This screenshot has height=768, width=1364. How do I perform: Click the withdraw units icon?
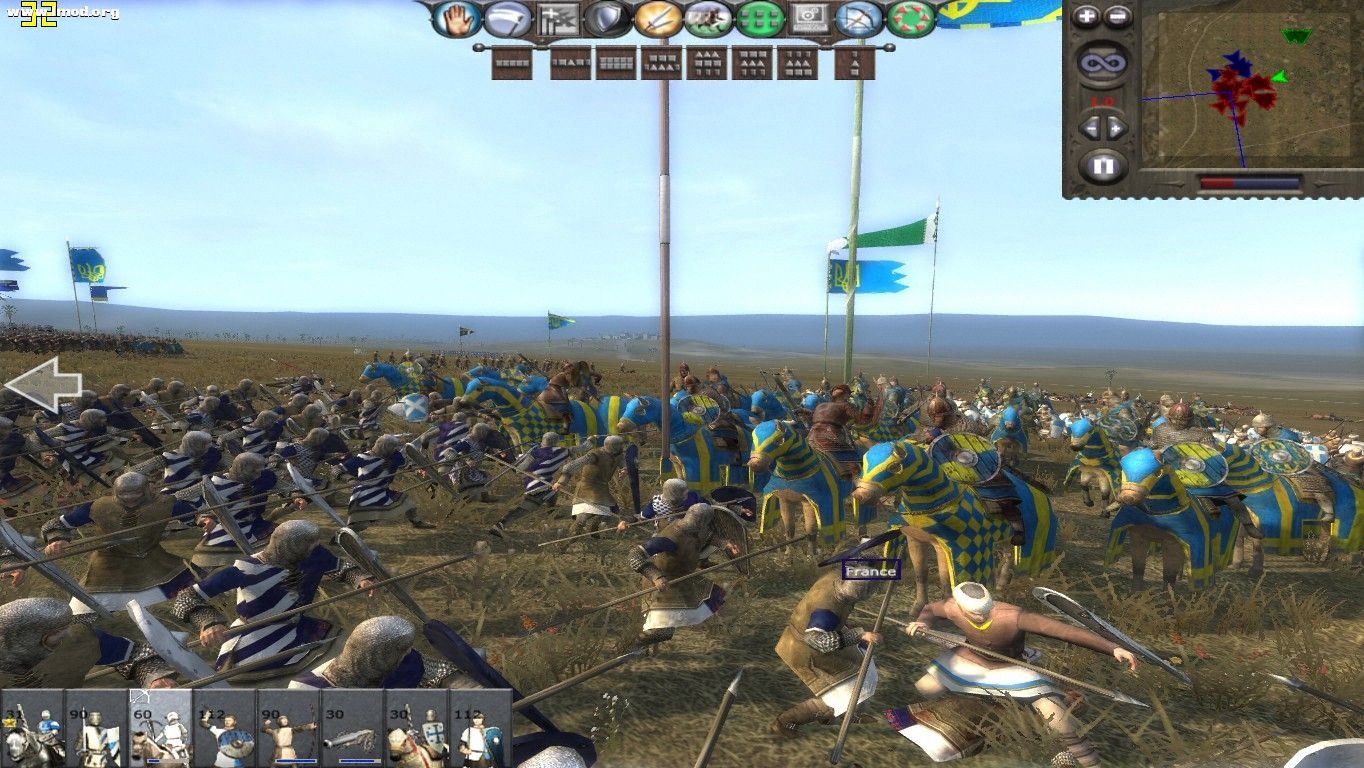click(506, 16)
